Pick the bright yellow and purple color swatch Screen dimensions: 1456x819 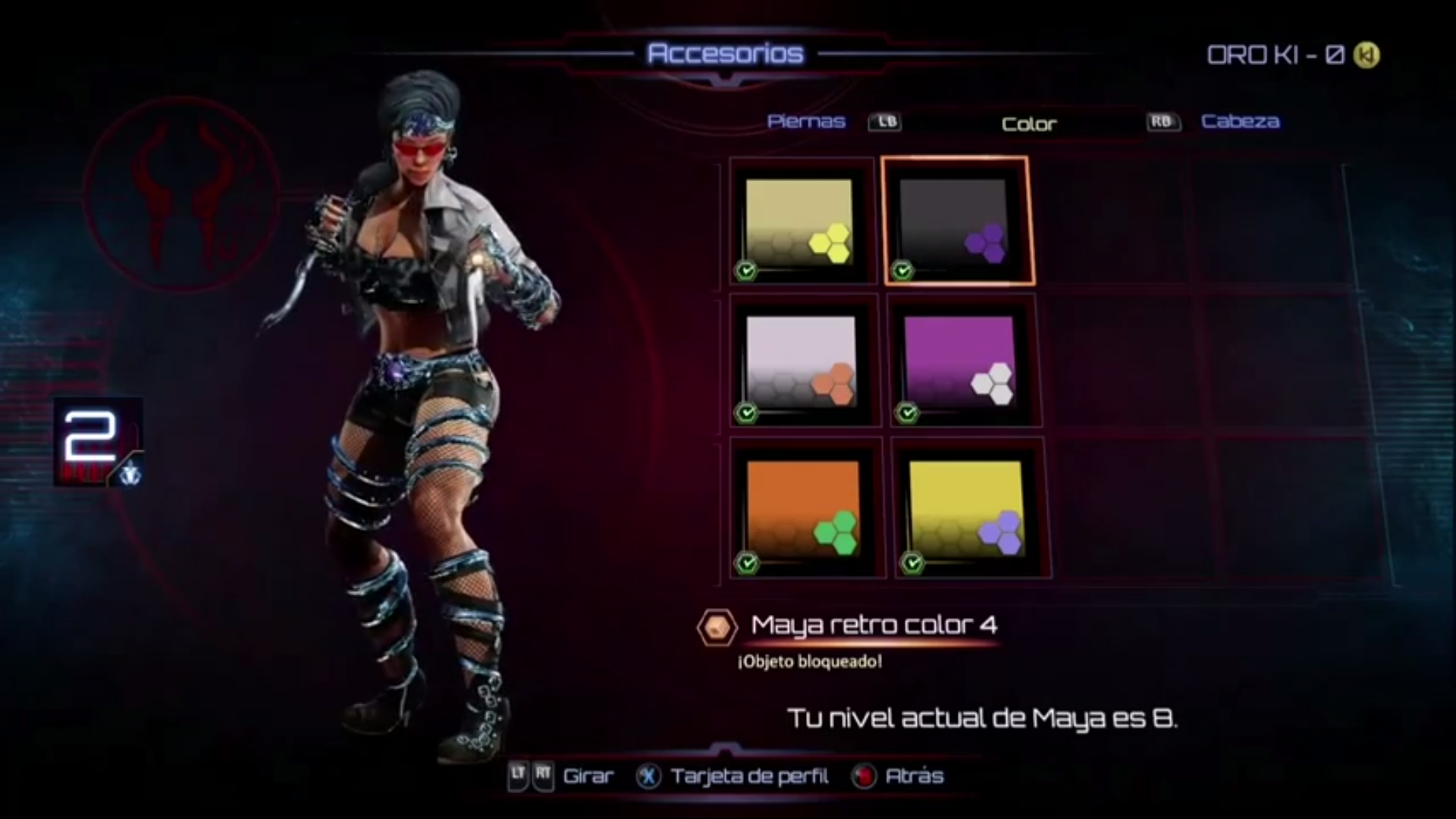968,507
